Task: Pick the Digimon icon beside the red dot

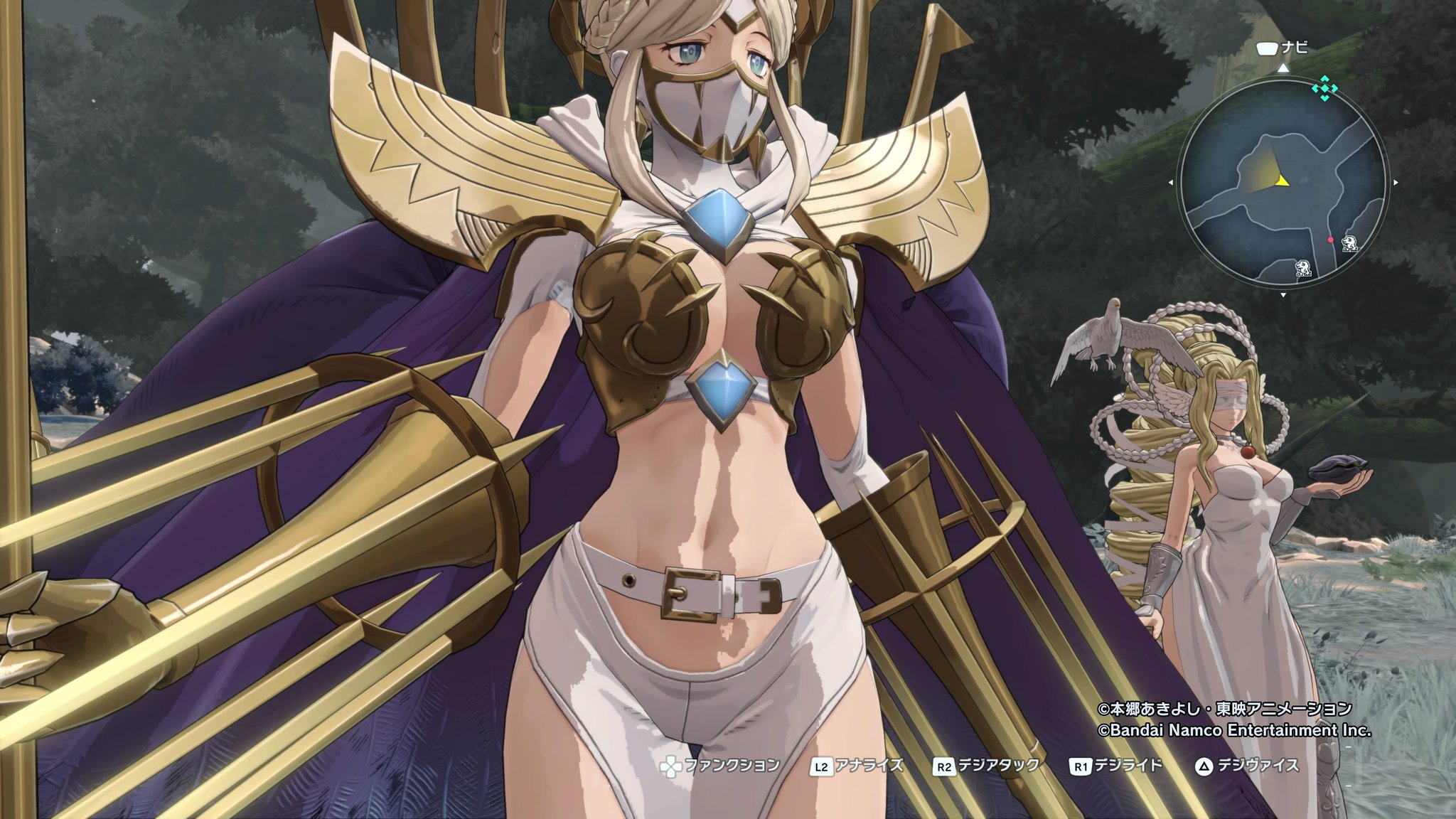Action: (1349, 244)
